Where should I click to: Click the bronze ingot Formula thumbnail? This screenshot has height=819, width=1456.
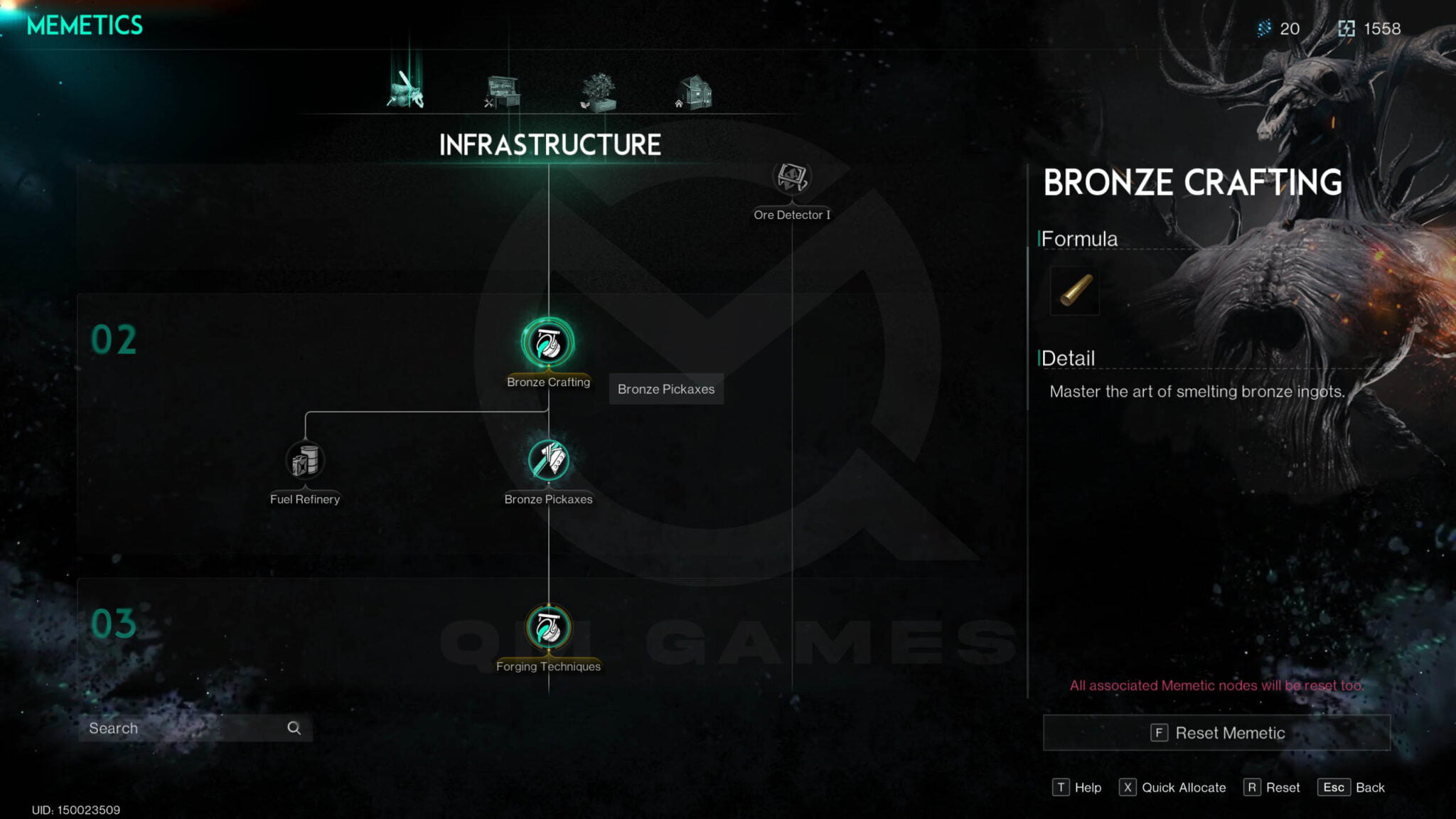click(1074, 291)
